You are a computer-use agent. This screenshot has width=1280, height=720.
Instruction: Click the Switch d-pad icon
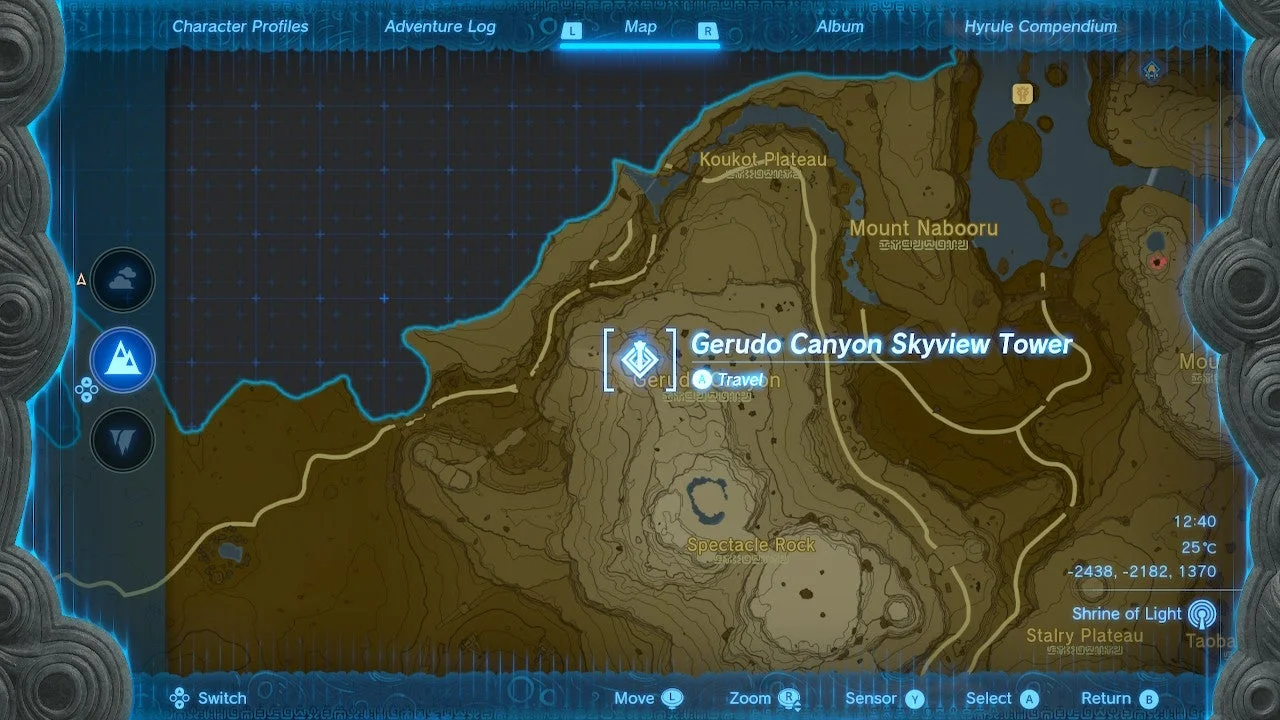[x=178, y=698]
